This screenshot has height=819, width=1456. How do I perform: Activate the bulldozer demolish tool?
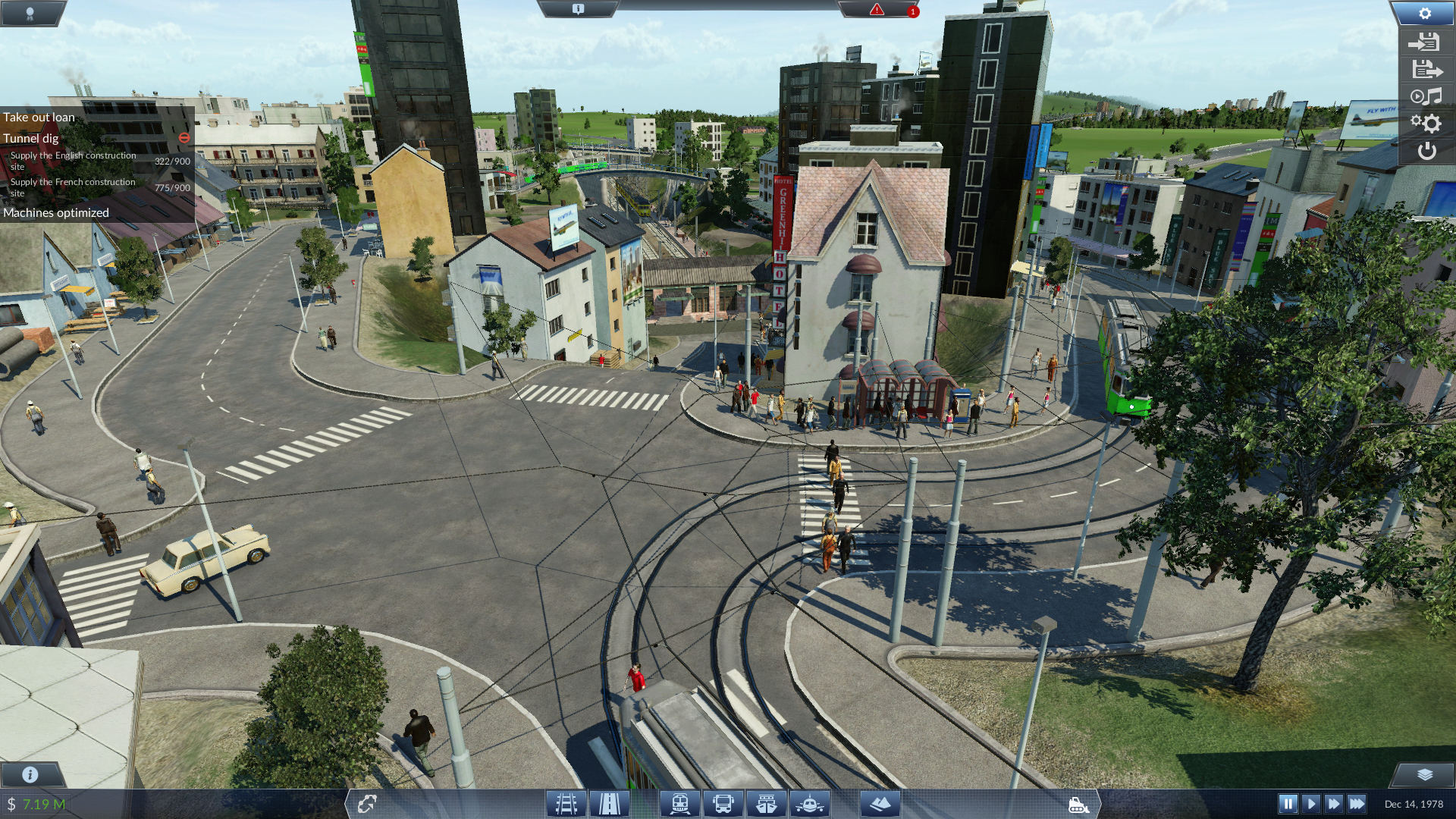click(x=1078, y=805)
